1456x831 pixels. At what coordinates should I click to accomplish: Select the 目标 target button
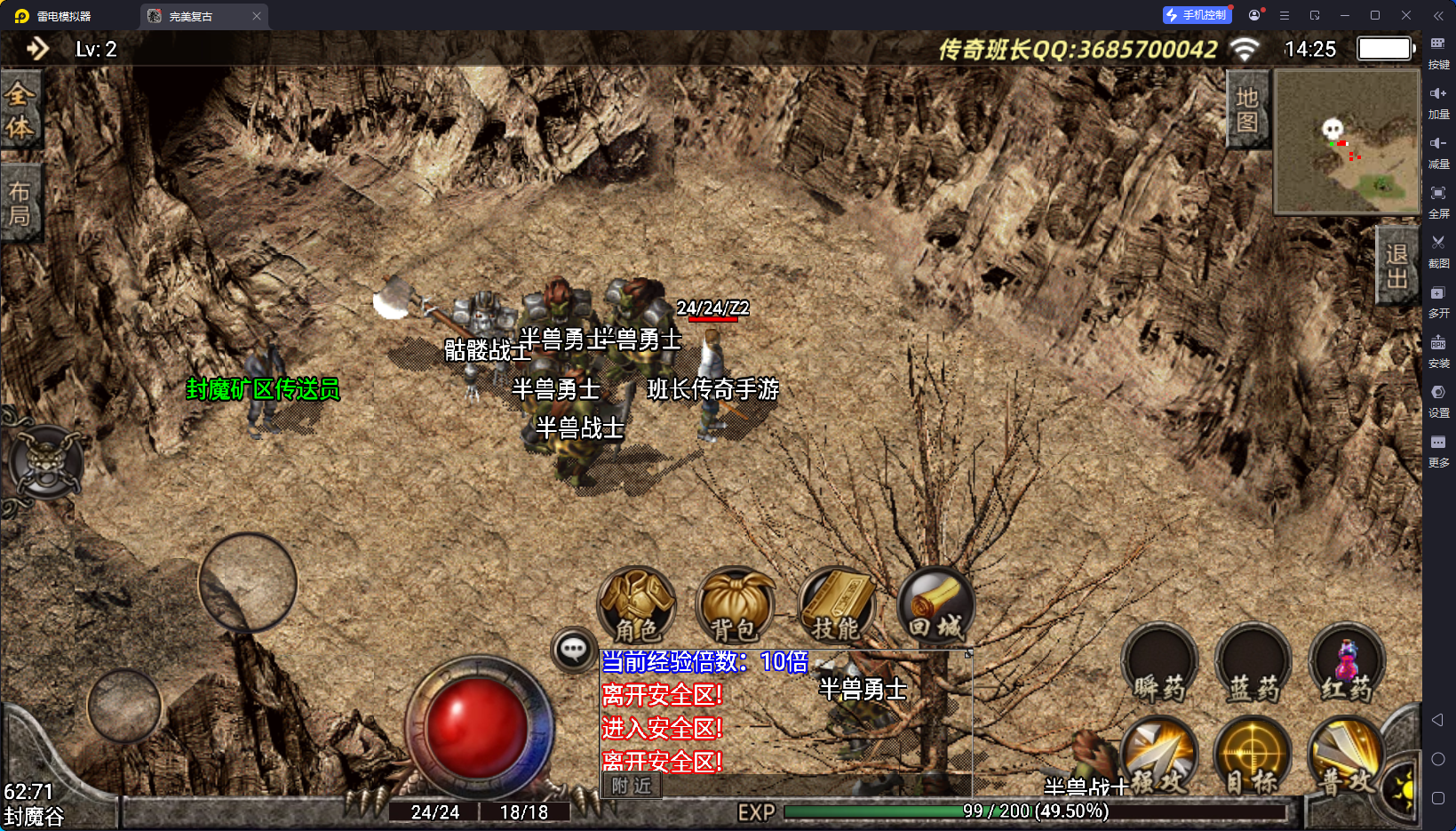click(1253, 756)
